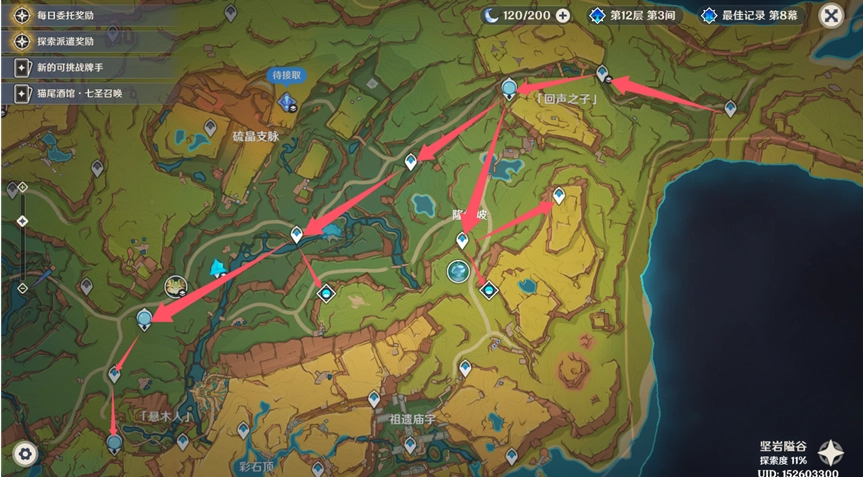Add resin with the plus button

(562, 15)
